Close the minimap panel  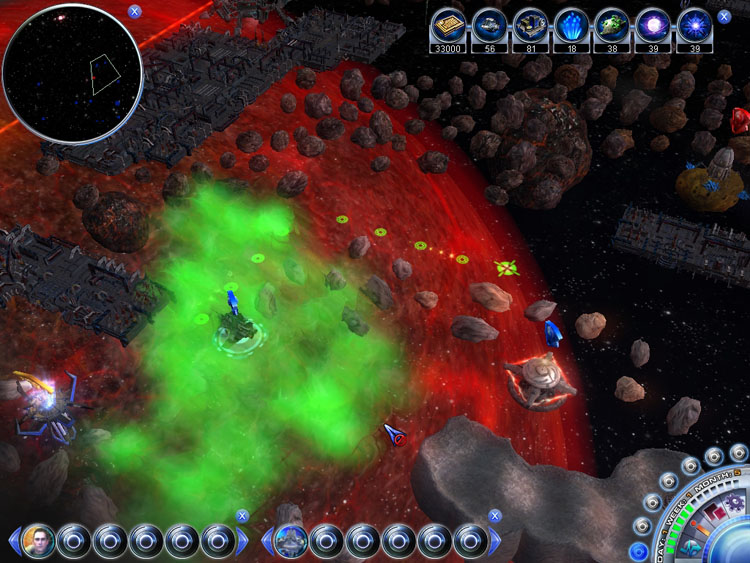pos(135,12)
